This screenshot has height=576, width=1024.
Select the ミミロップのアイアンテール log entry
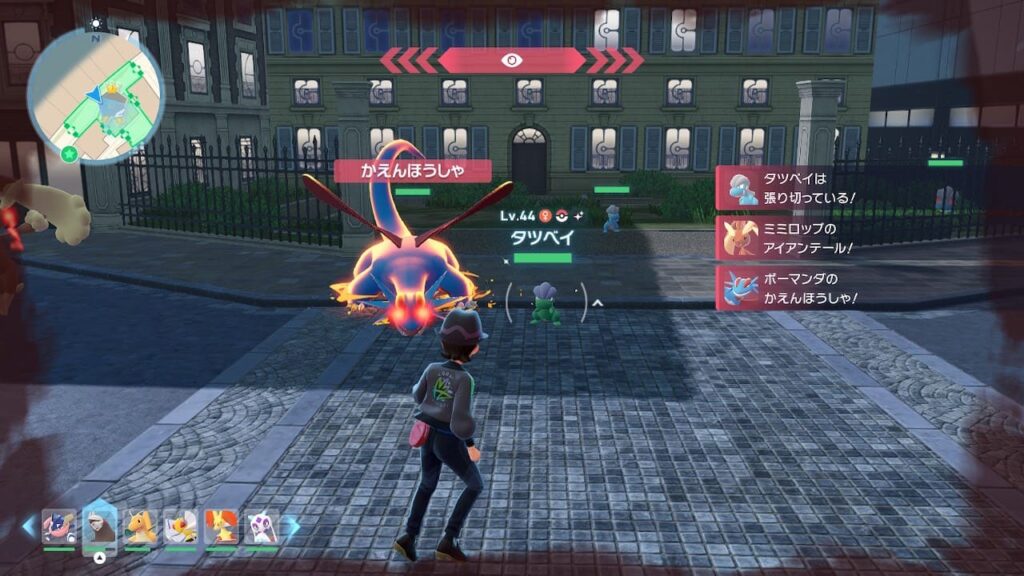(788, 237)
